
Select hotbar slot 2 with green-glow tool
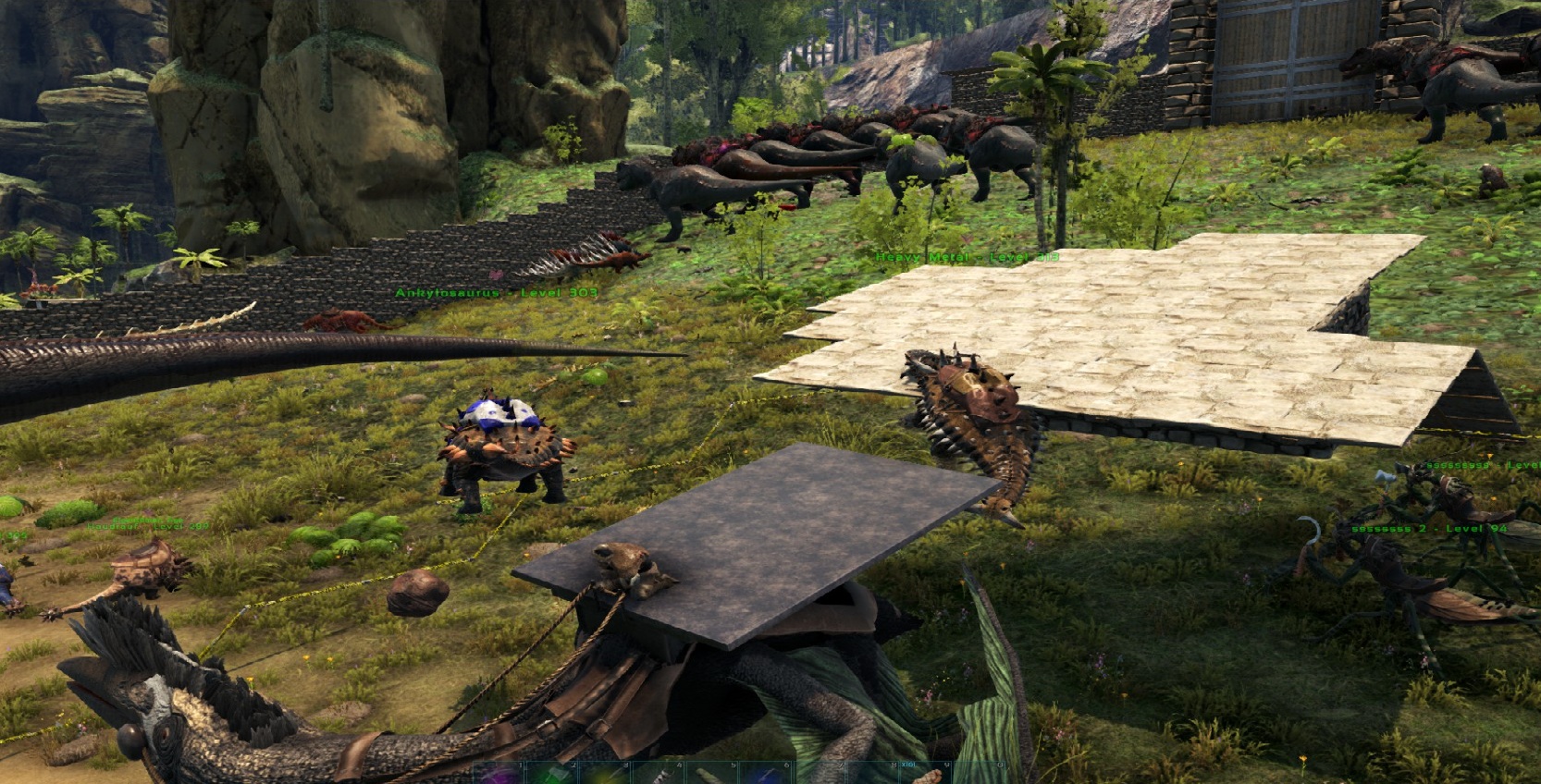tap(553, 775)
